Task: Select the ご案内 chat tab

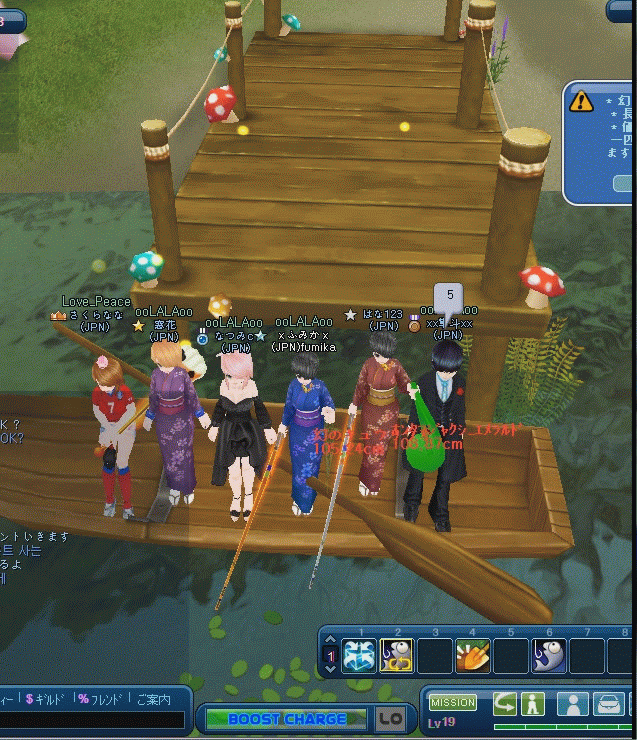Action: click(153, 698)
